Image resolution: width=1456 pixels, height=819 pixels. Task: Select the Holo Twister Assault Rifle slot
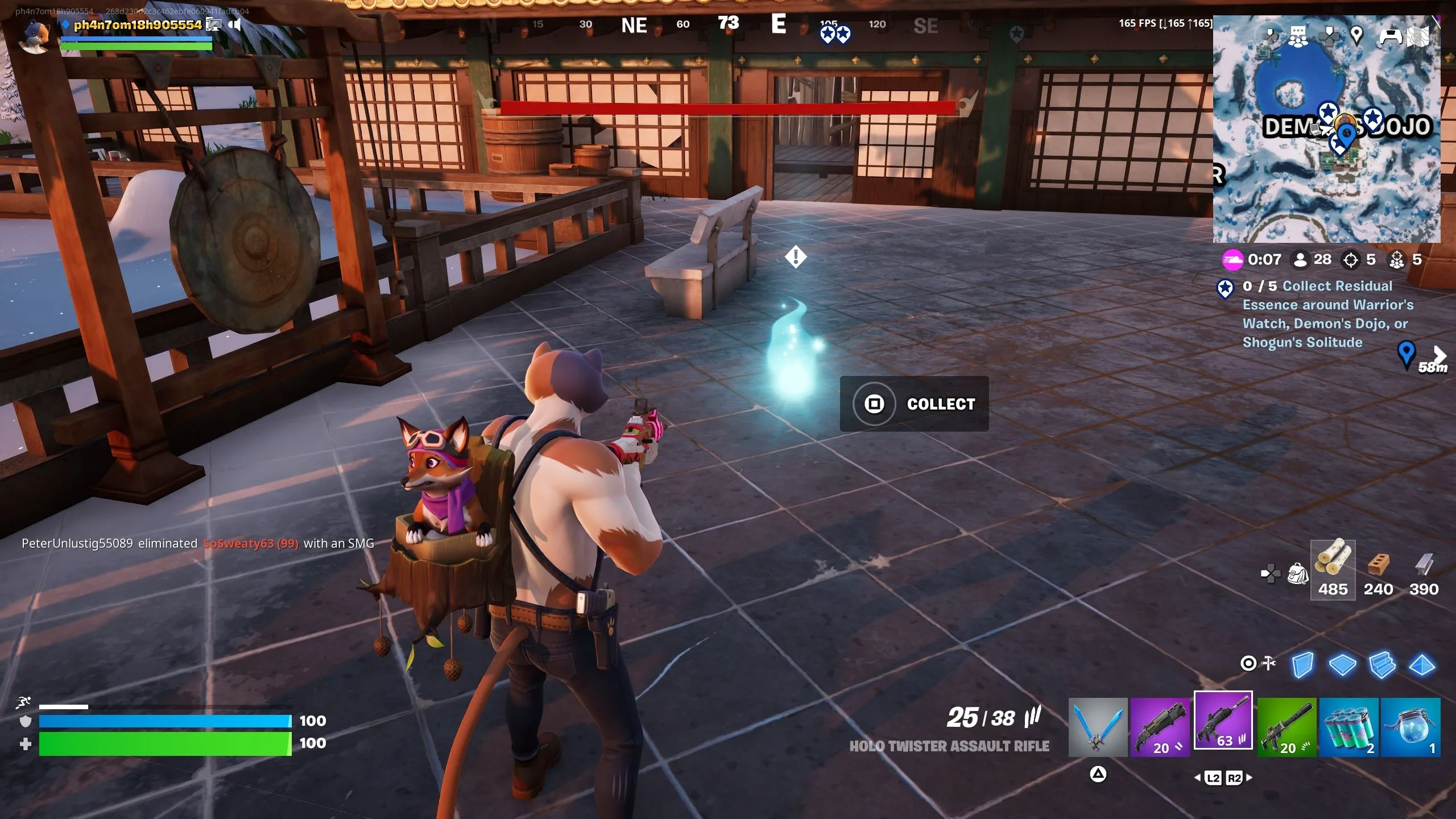click(1223, 721)
